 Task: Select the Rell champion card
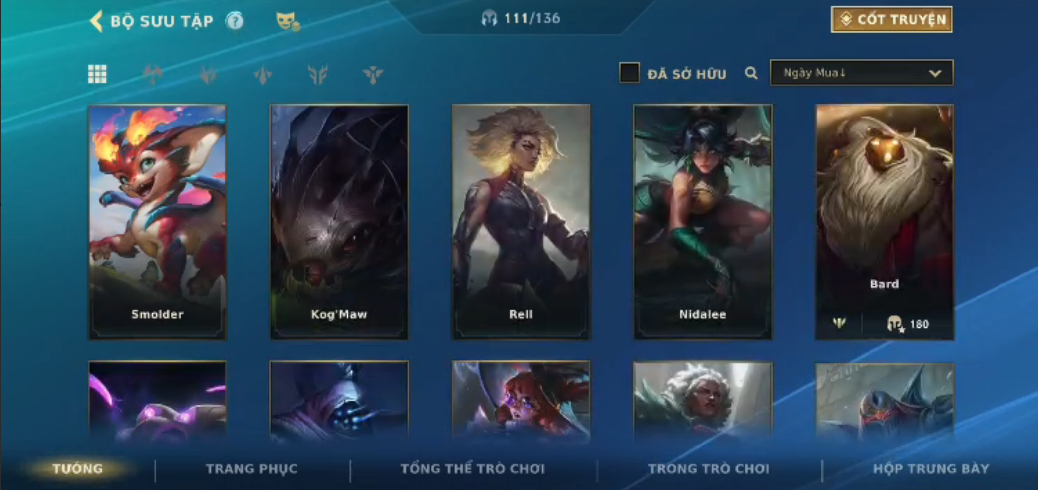point(521,221)
